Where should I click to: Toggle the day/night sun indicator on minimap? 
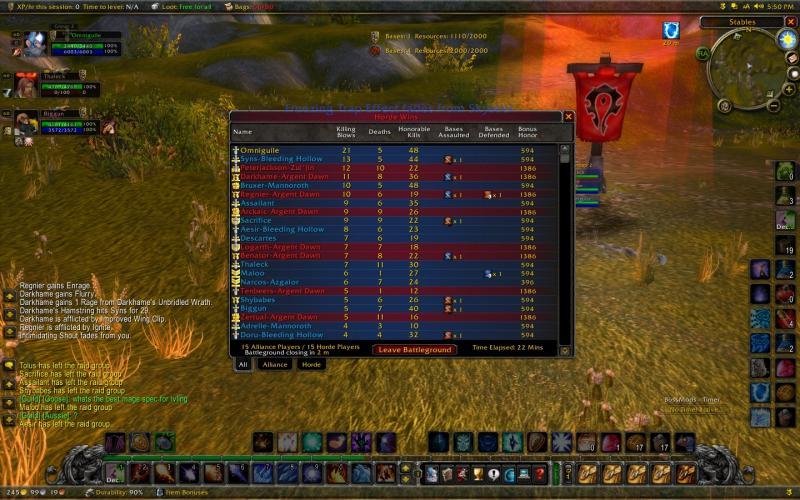786,41
